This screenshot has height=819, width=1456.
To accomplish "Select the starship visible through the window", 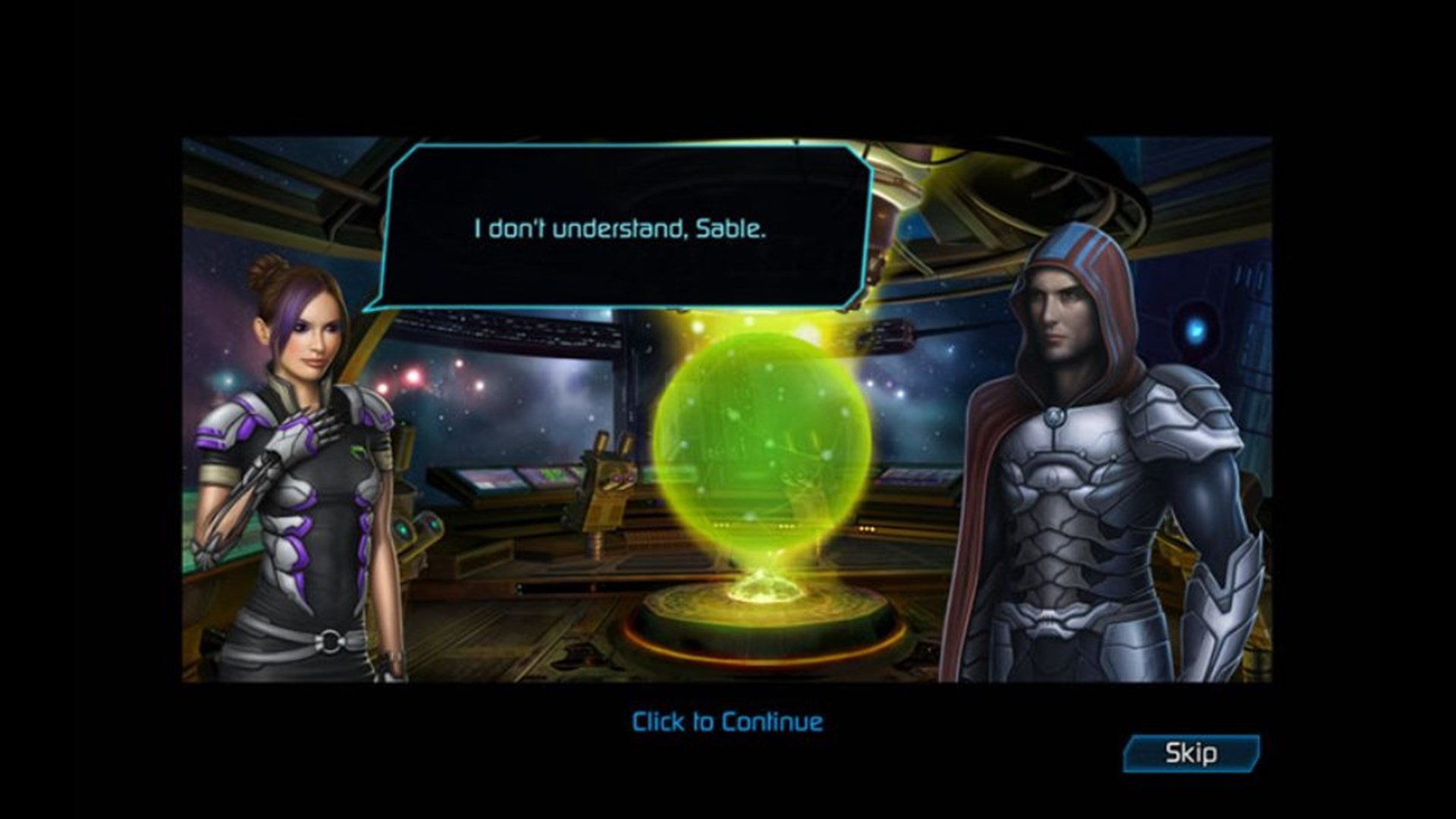I will [x=887, y=334].
